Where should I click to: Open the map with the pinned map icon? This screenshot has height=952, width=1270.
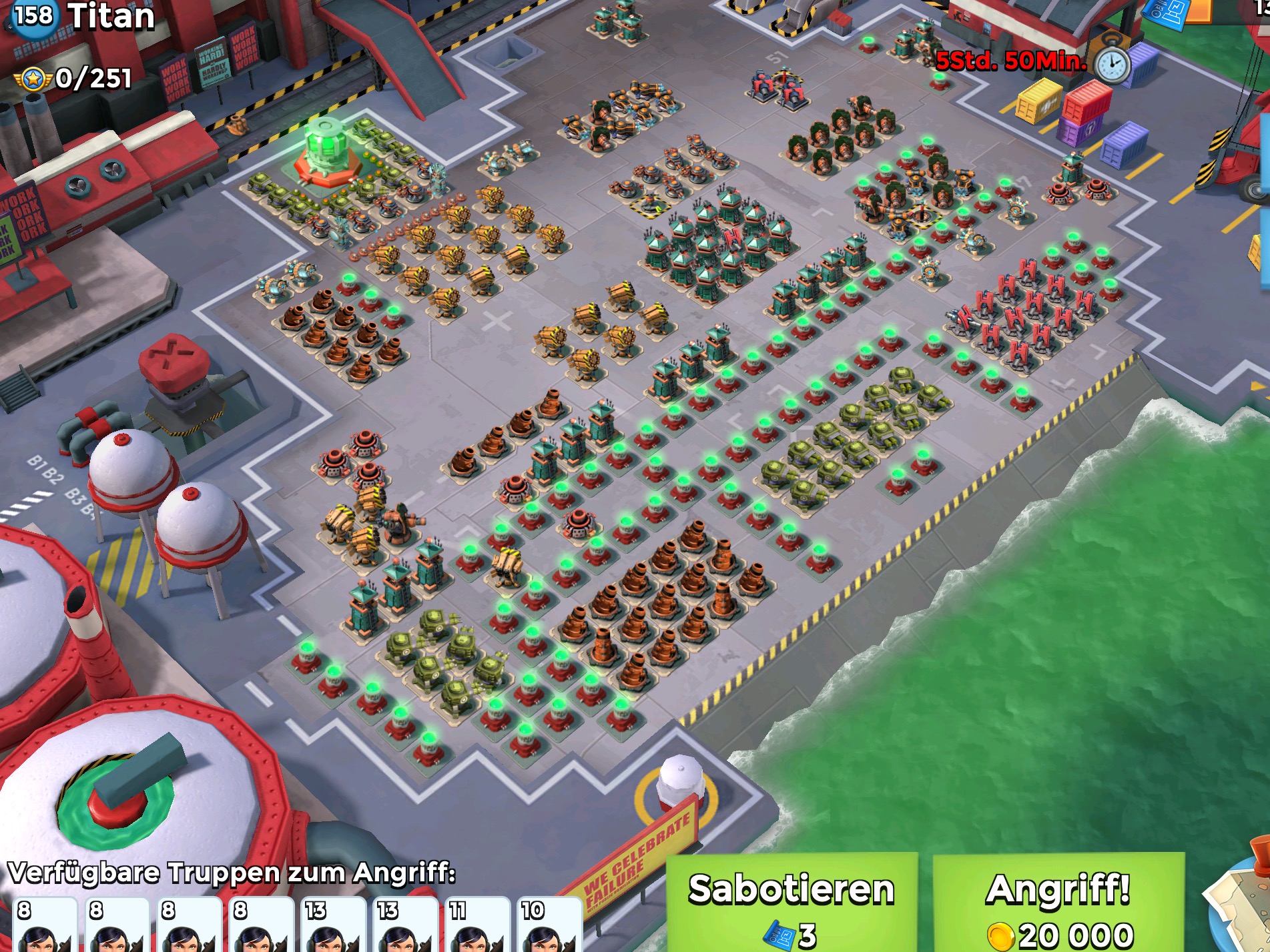1241,909
